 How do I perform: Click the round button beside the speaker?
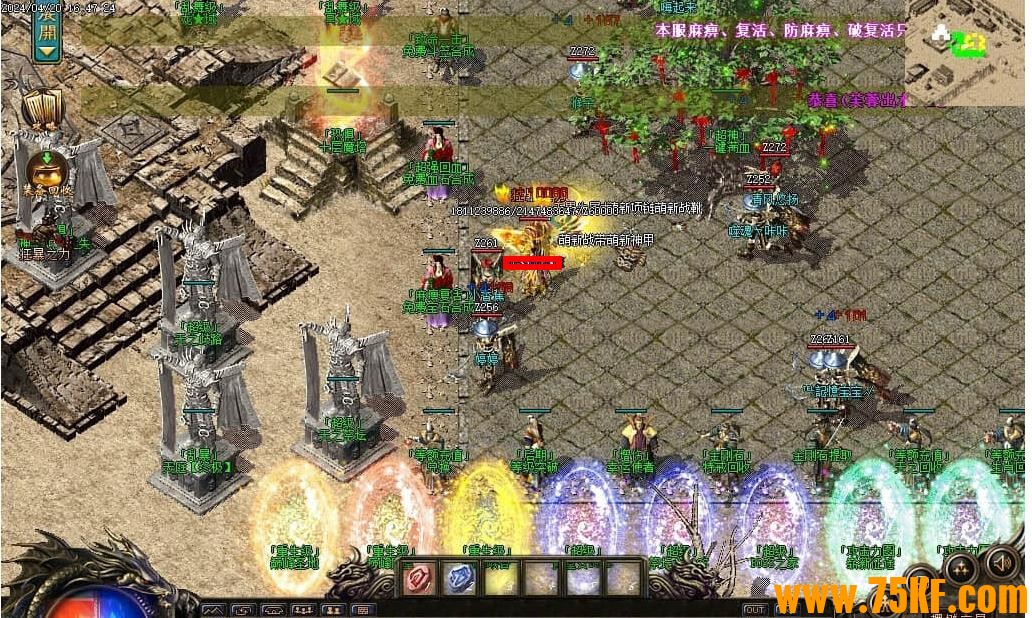click(x=963, y=569)
